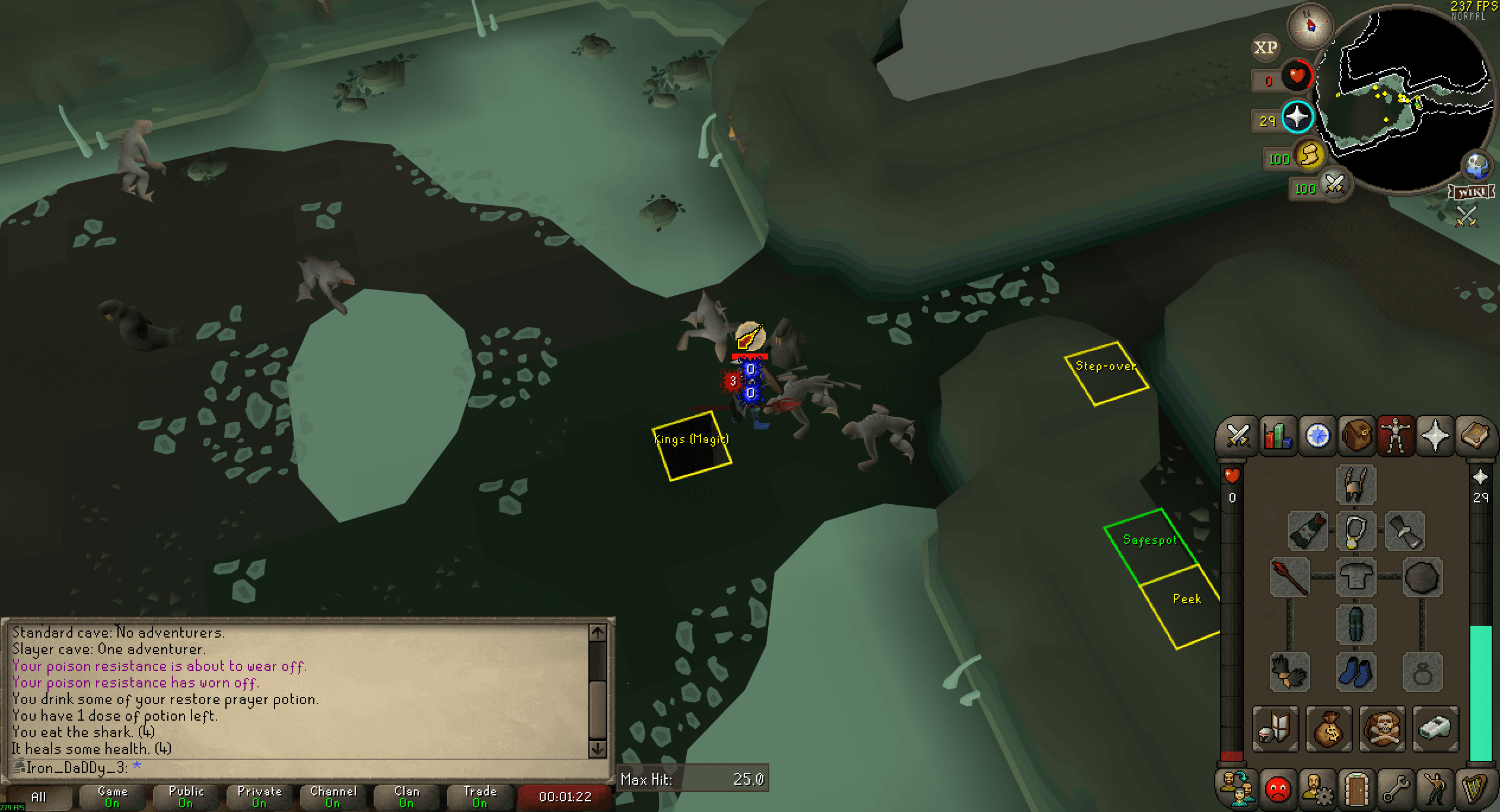Open the Logout door icon
This screenshot has height=812, width=1500.
tap(1356, 789)
